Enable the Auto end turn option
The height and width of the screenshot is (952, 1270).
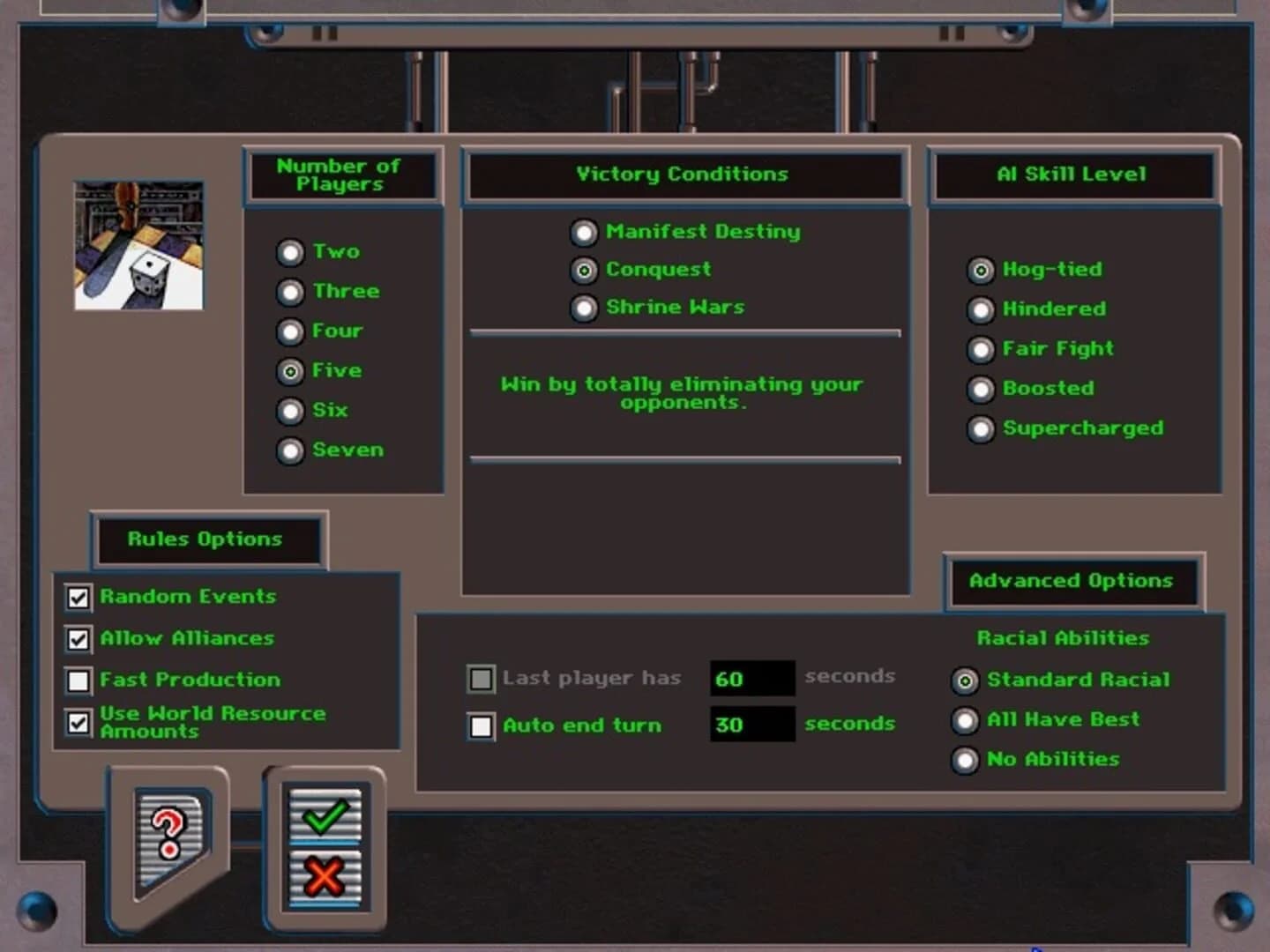[481, 726]
